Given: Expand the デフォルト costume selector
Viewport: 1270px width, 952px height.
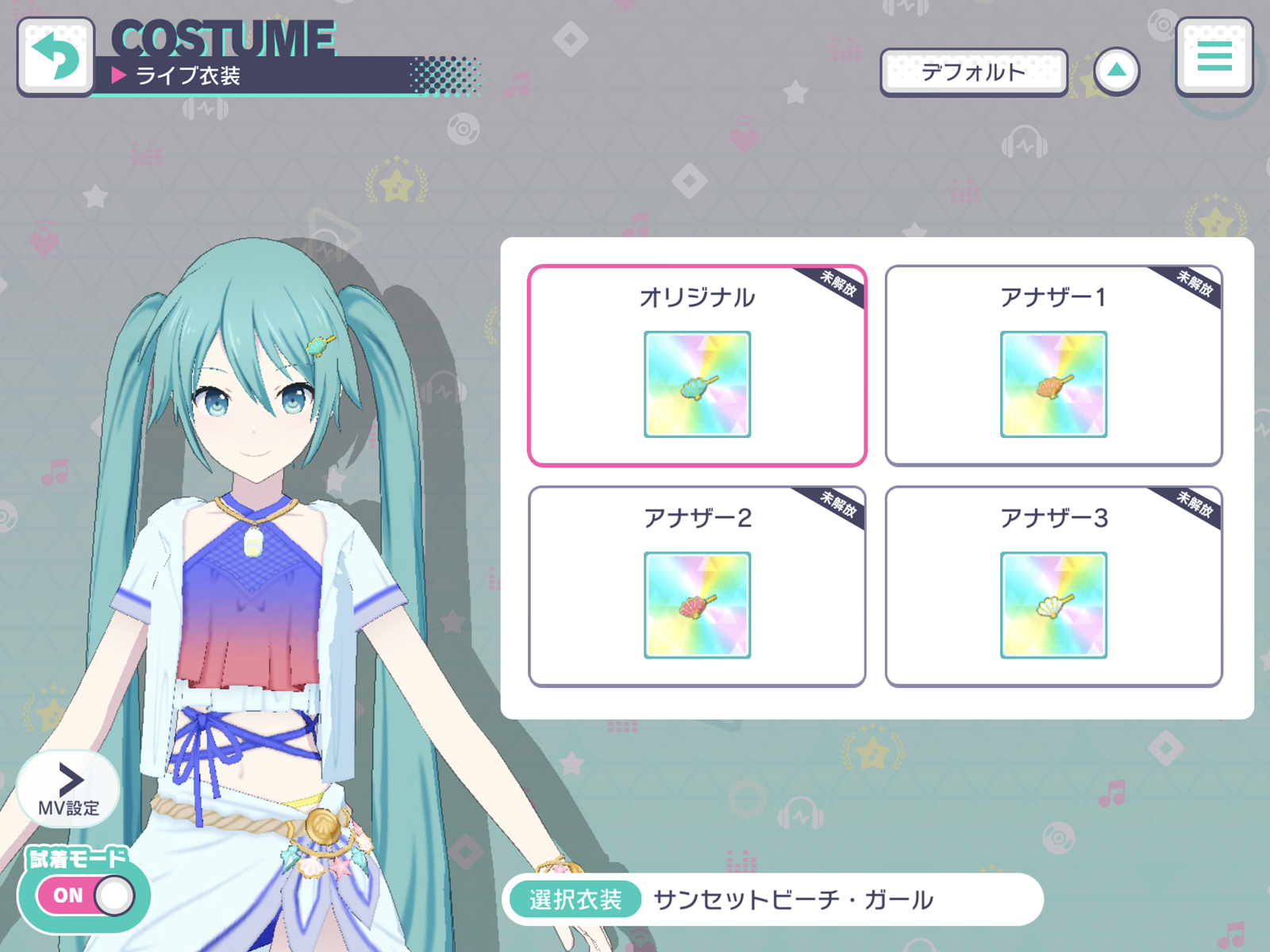Looking at the screenshot, I should 974,71.
